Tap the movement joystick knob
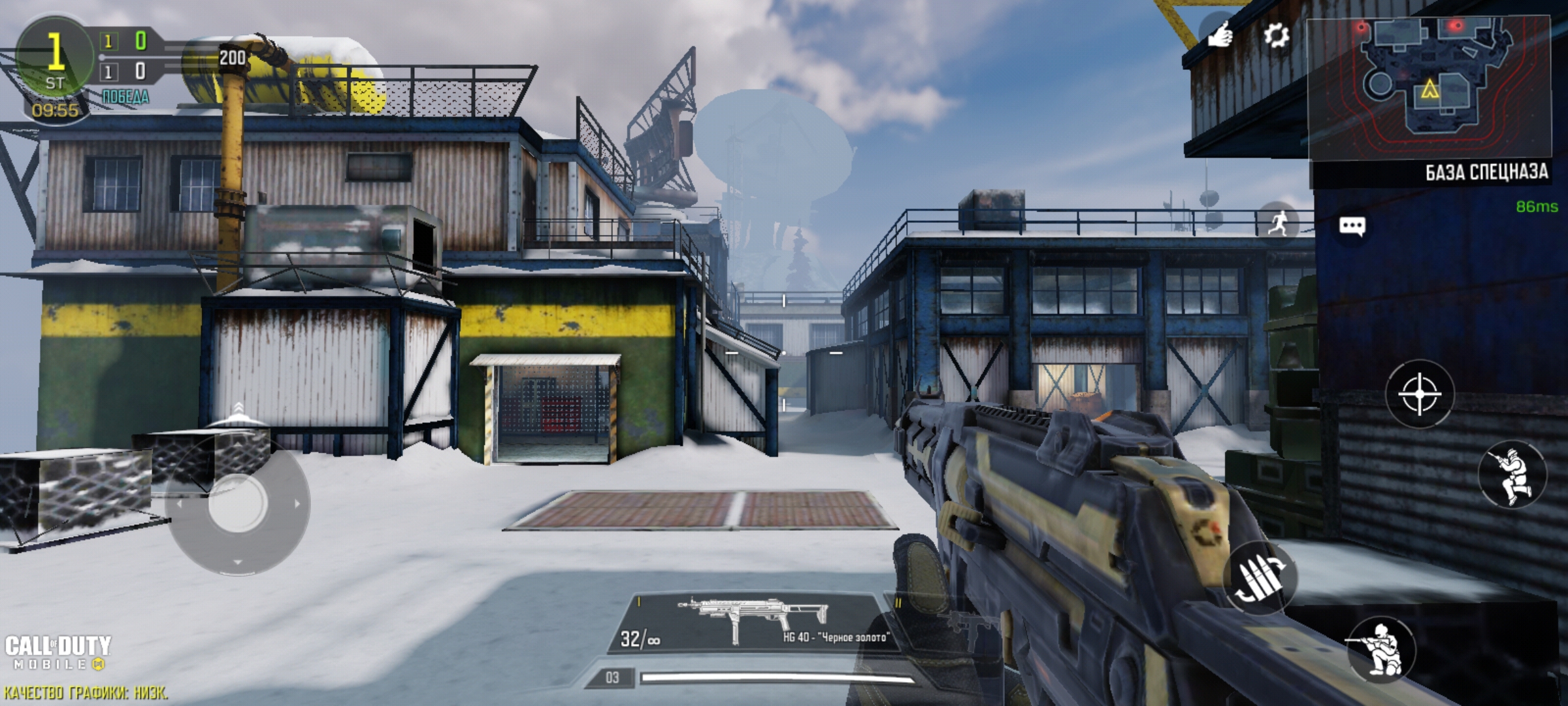Viewport: 1568px width, 706px height. pyautogui.click(x=237, y=504)
